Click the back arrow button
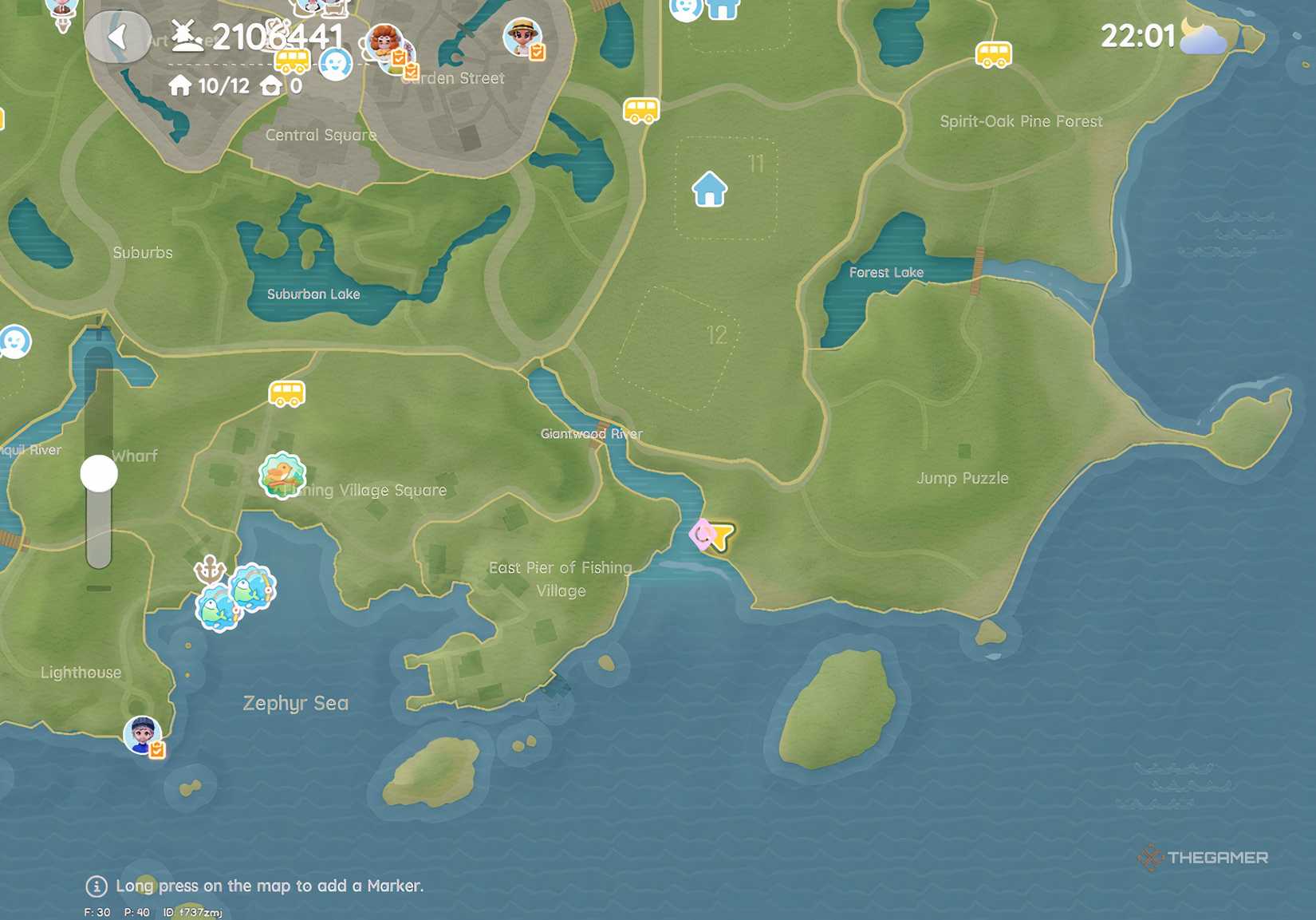This screenshot has width=1316, height=920. (x=120, y=38)
